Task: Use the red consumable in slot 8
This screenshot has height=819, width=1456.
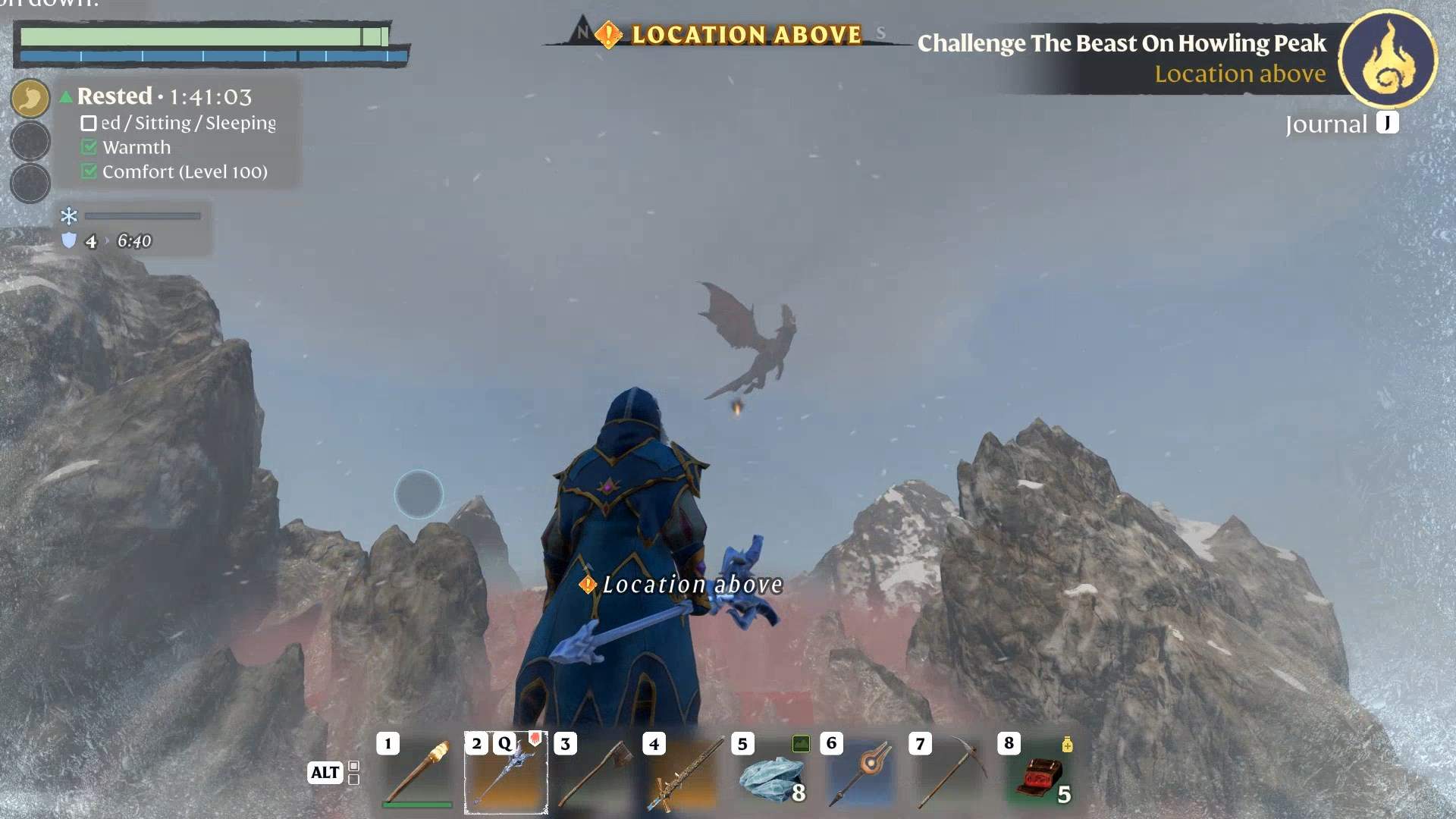Action: (x=1039, y=775)
